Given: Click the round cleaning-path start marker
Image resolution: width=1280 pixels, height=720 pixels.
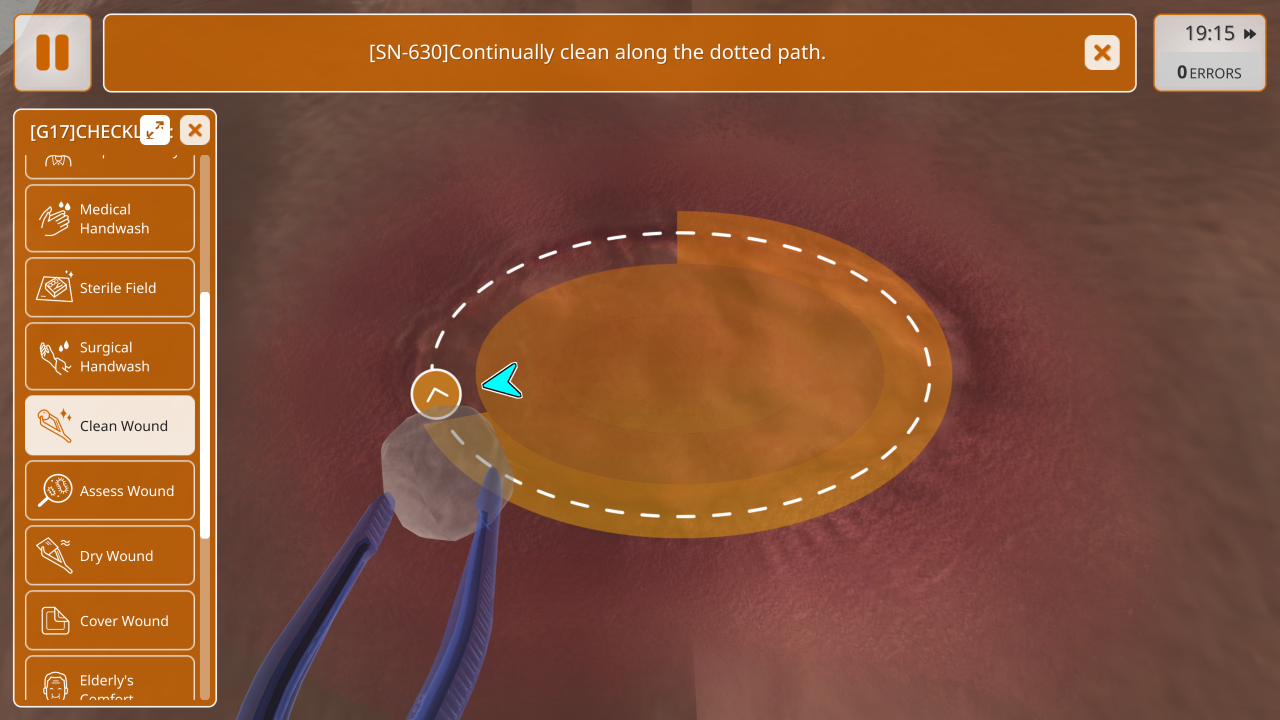Looking at the screenshot, I should (x=436, y=394).
